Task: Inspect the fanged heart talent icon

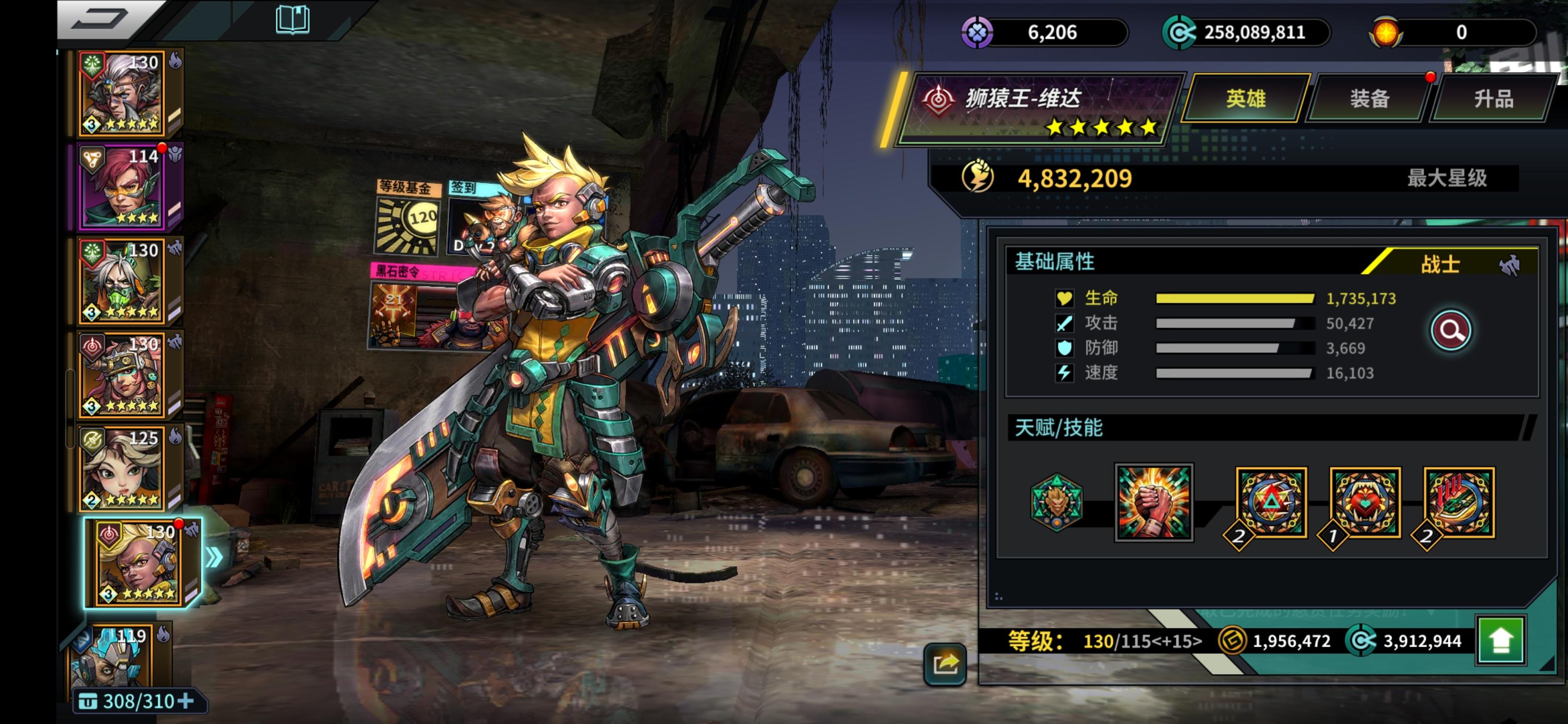Action: click(x=1364, y=503)
